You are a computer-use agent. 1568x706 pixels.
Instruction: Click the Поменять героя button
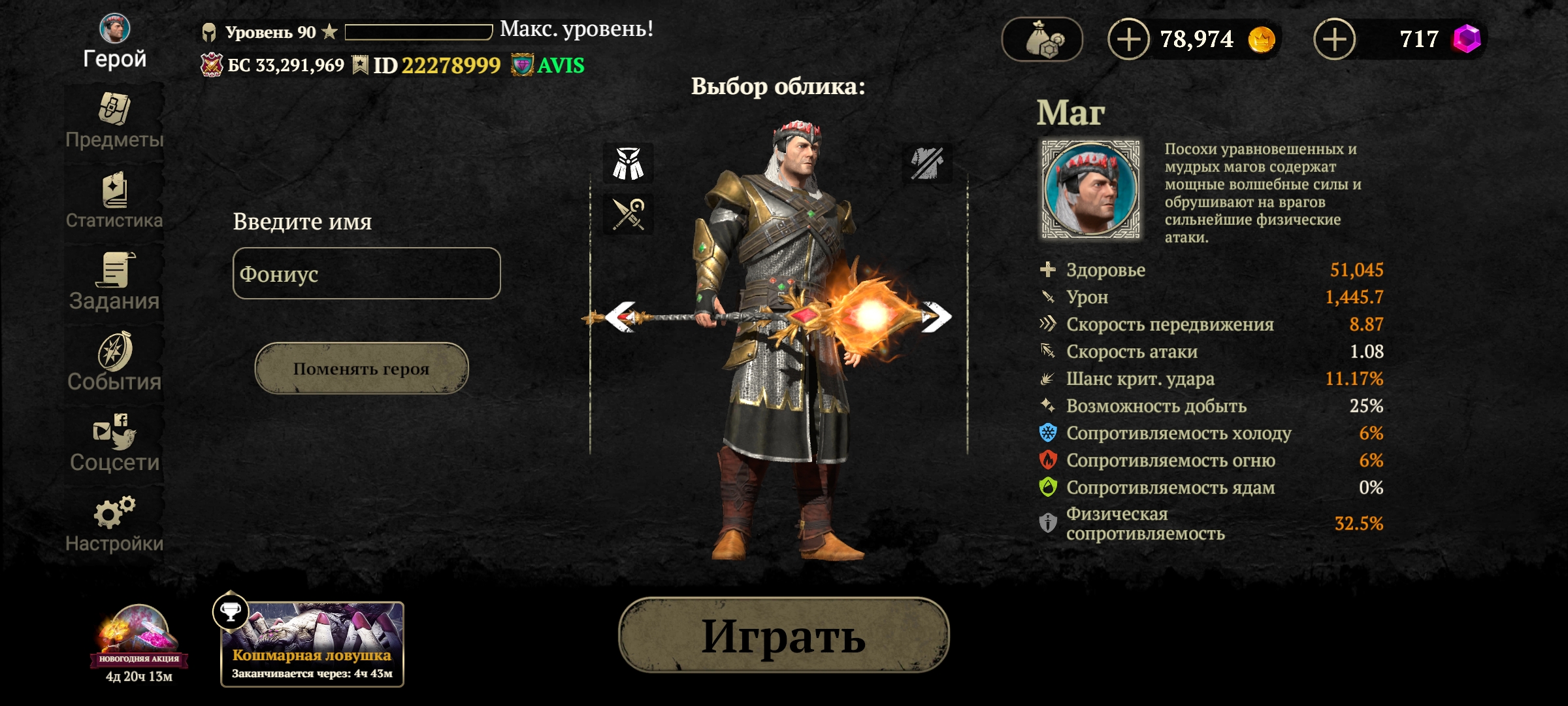coord(361,369)
